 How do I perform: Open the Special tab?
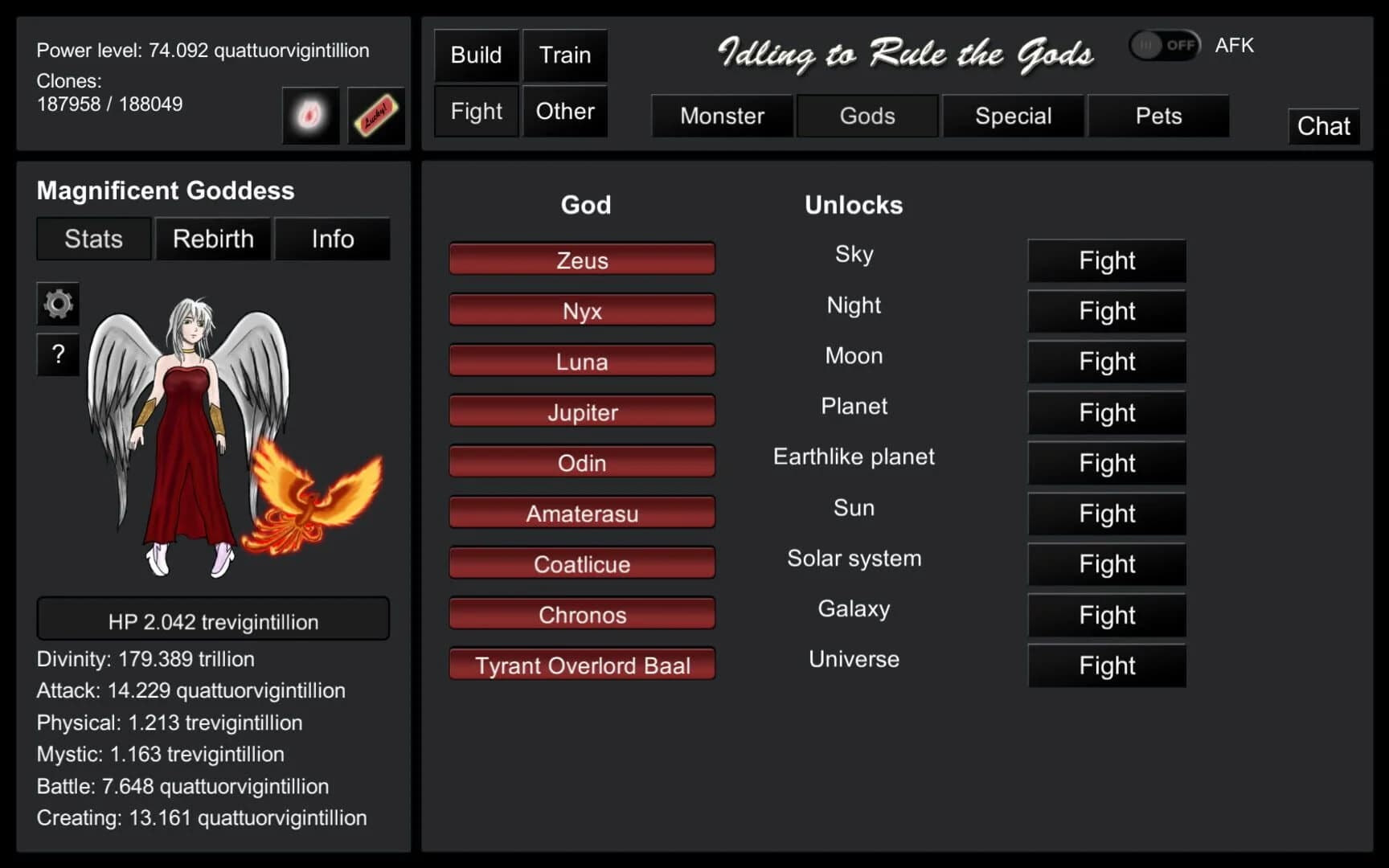tap(1013, 116)
